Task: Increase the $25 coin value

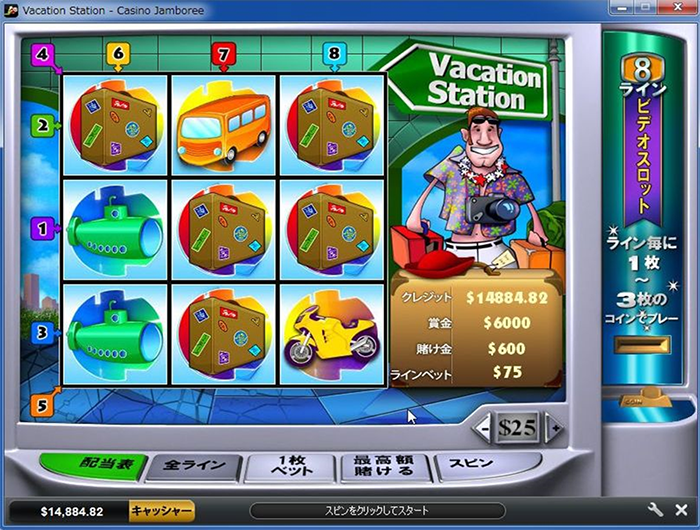Action: pos(552,429)
